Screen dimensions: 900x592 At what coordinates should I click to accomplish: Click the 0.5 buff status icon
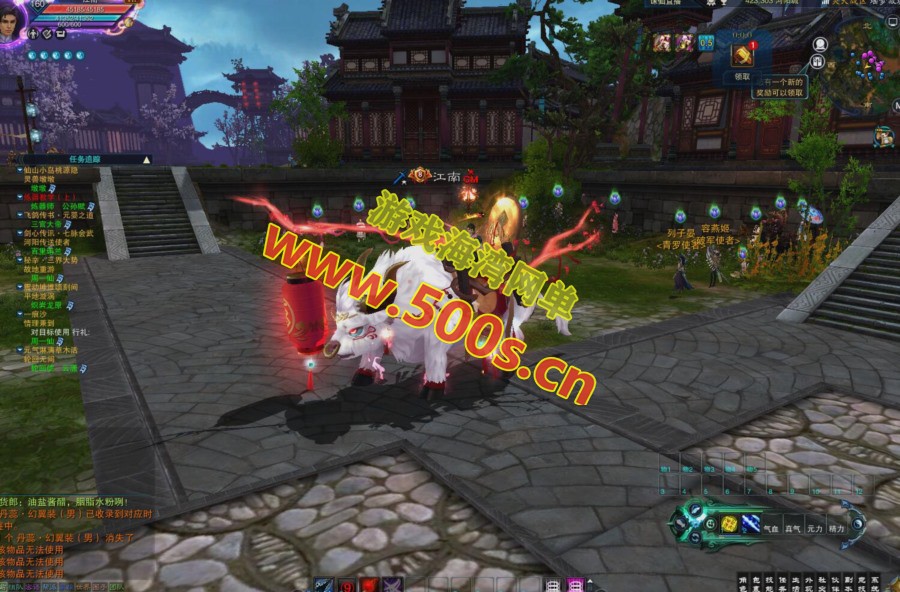click(x=706, y=42)
